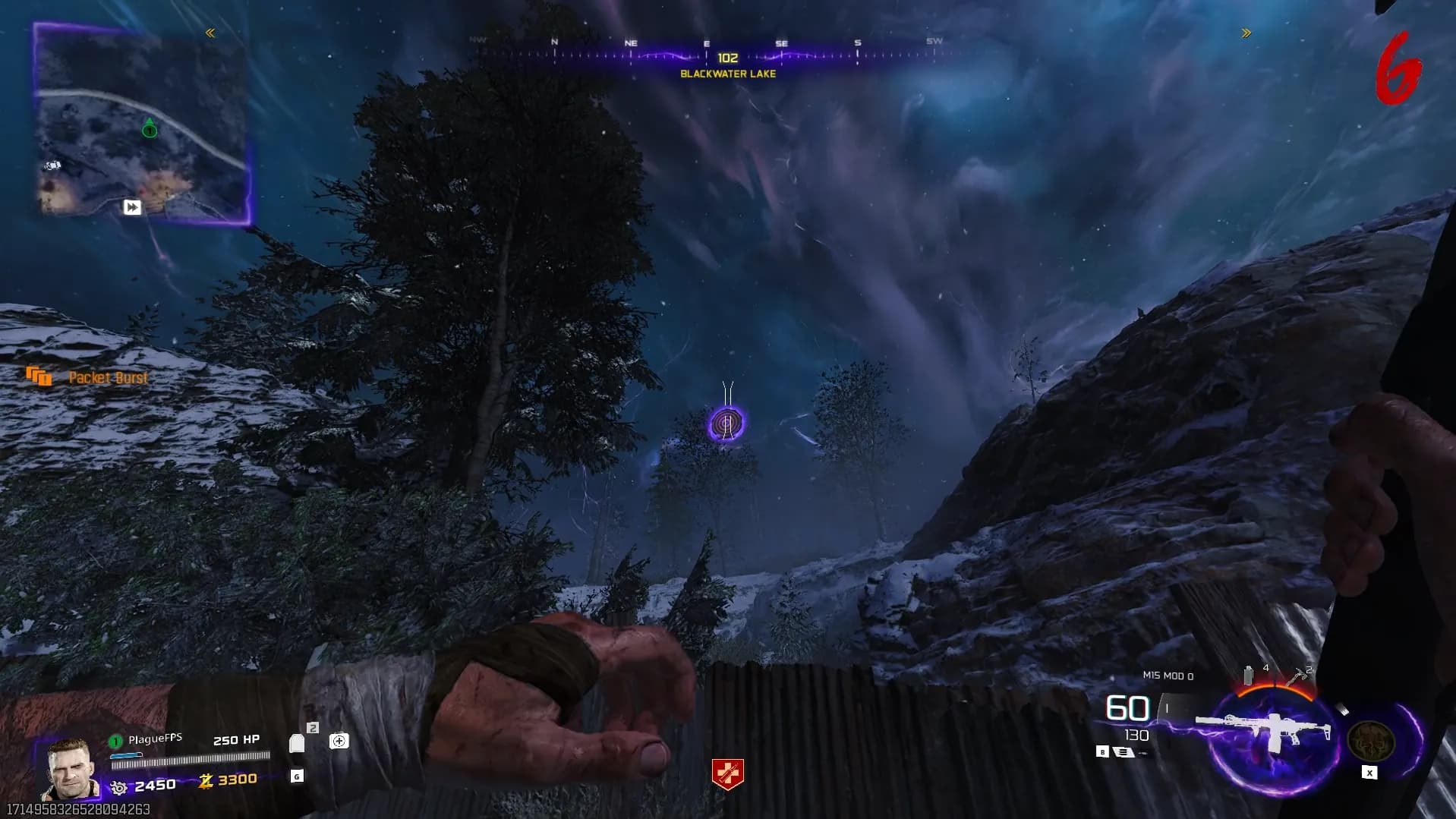1456x819 pixels.
Task: Click the vehicle icon on the minimap
Action: tap(52, 165)
